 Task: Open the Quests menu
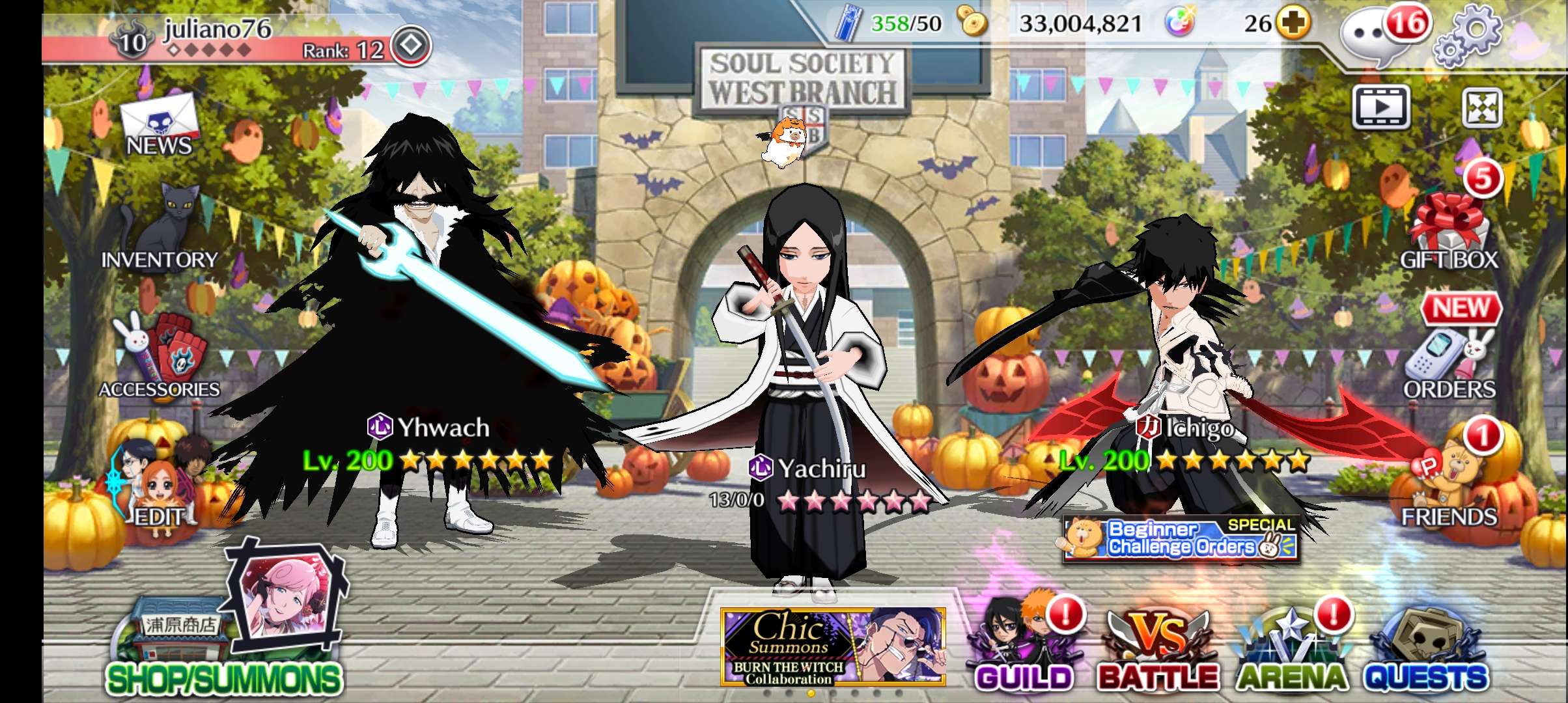(1426, 648)
